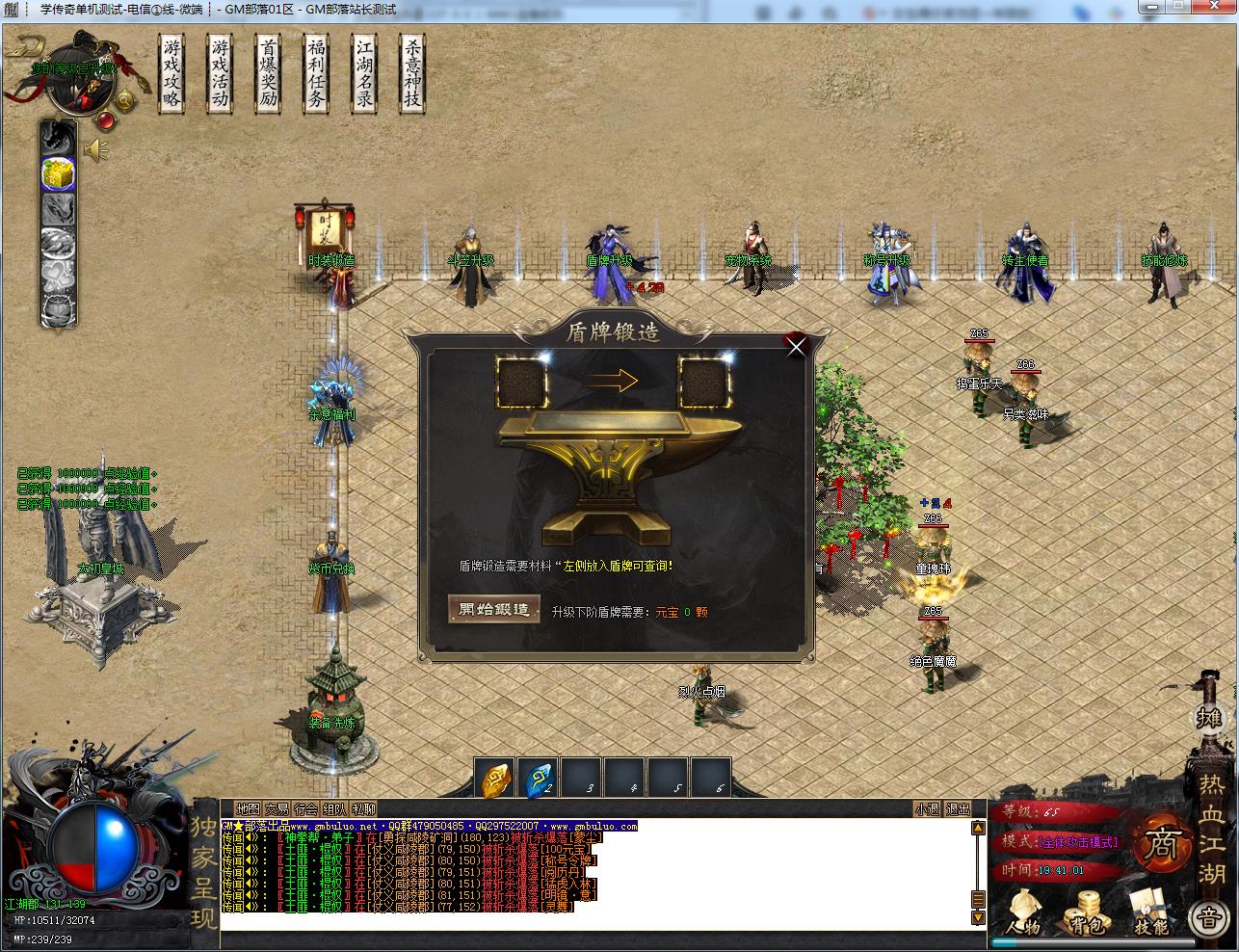
Task: Open the 首爆奖励 first-drop rewards scroll
Action: 269,73
